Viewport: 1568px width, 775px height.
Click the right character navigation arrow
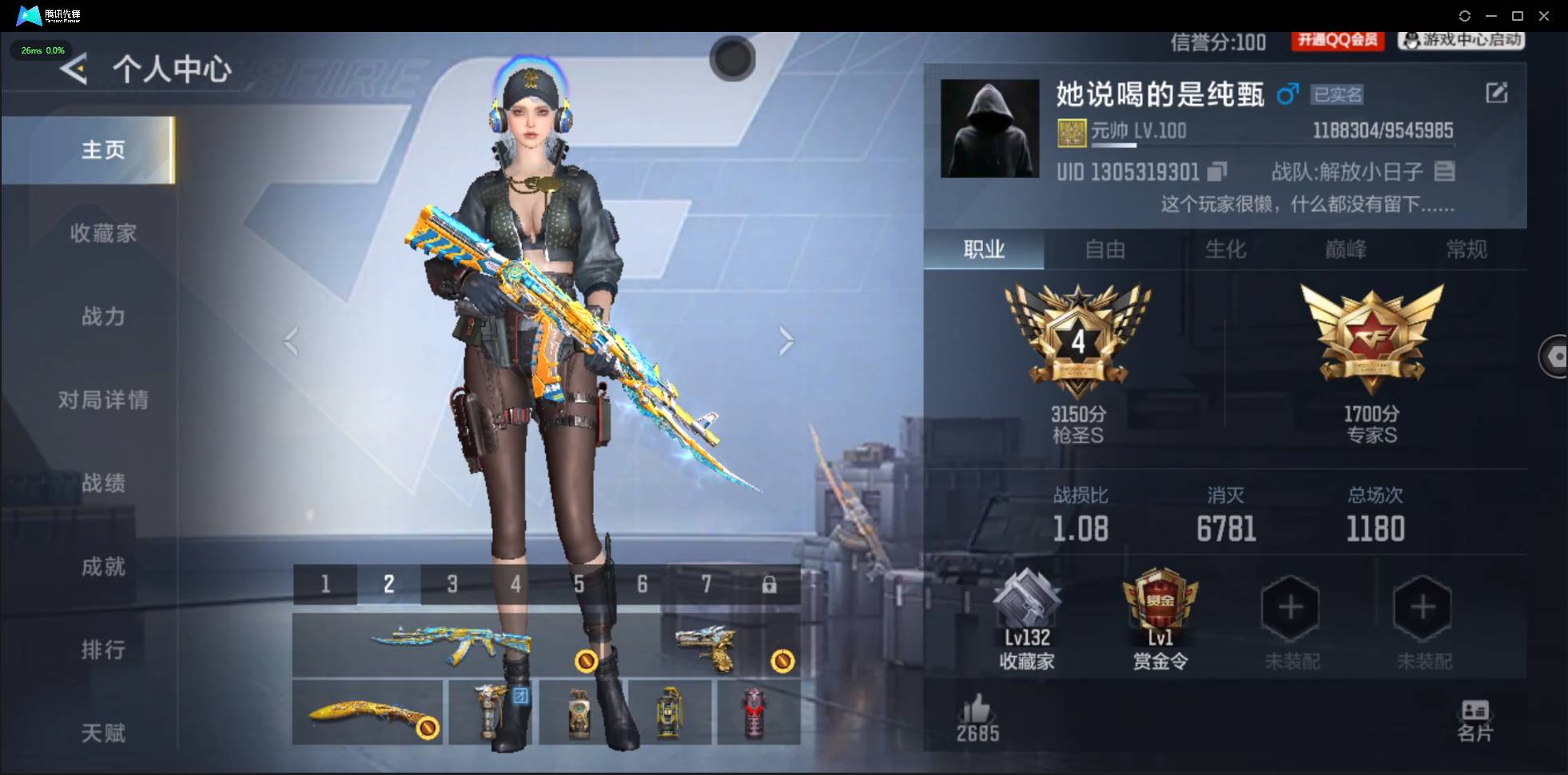pos(786,341)
